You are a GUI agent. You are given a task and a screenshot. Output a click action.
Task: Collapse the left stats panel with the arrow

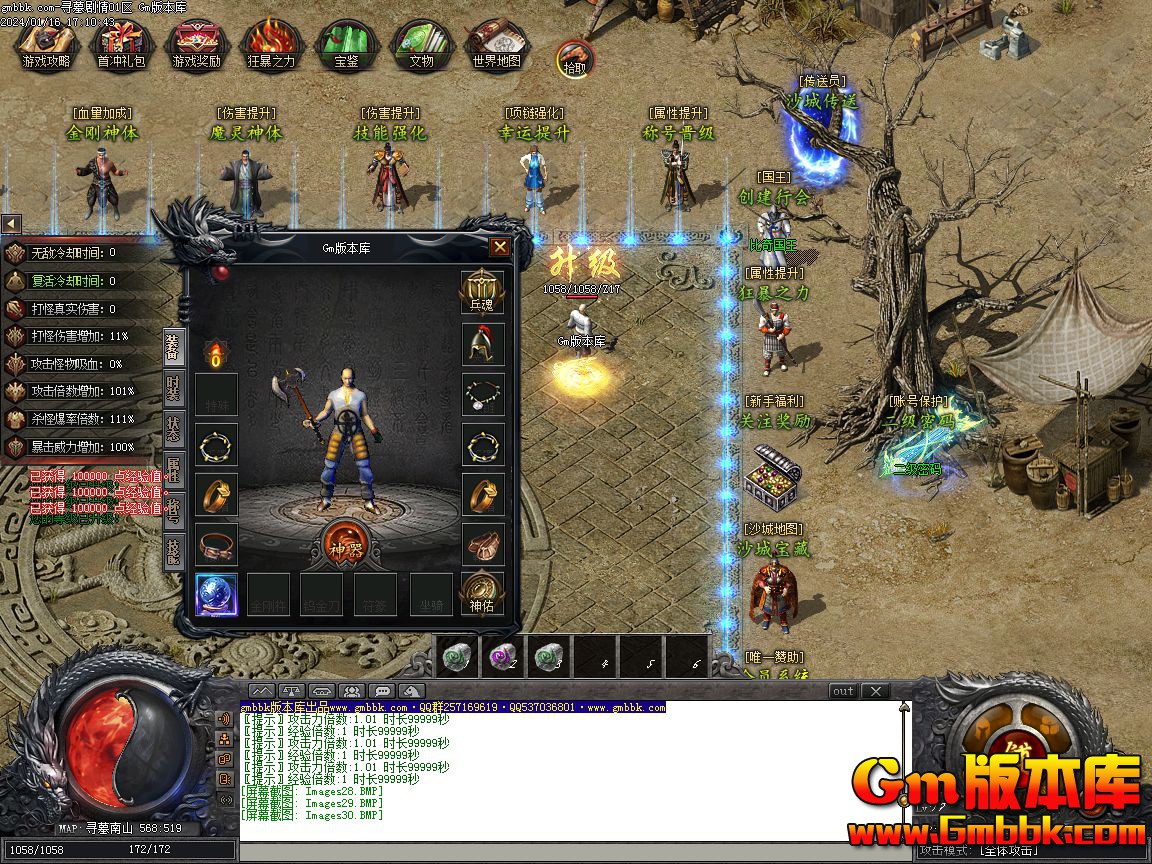[x=11, y=223]
